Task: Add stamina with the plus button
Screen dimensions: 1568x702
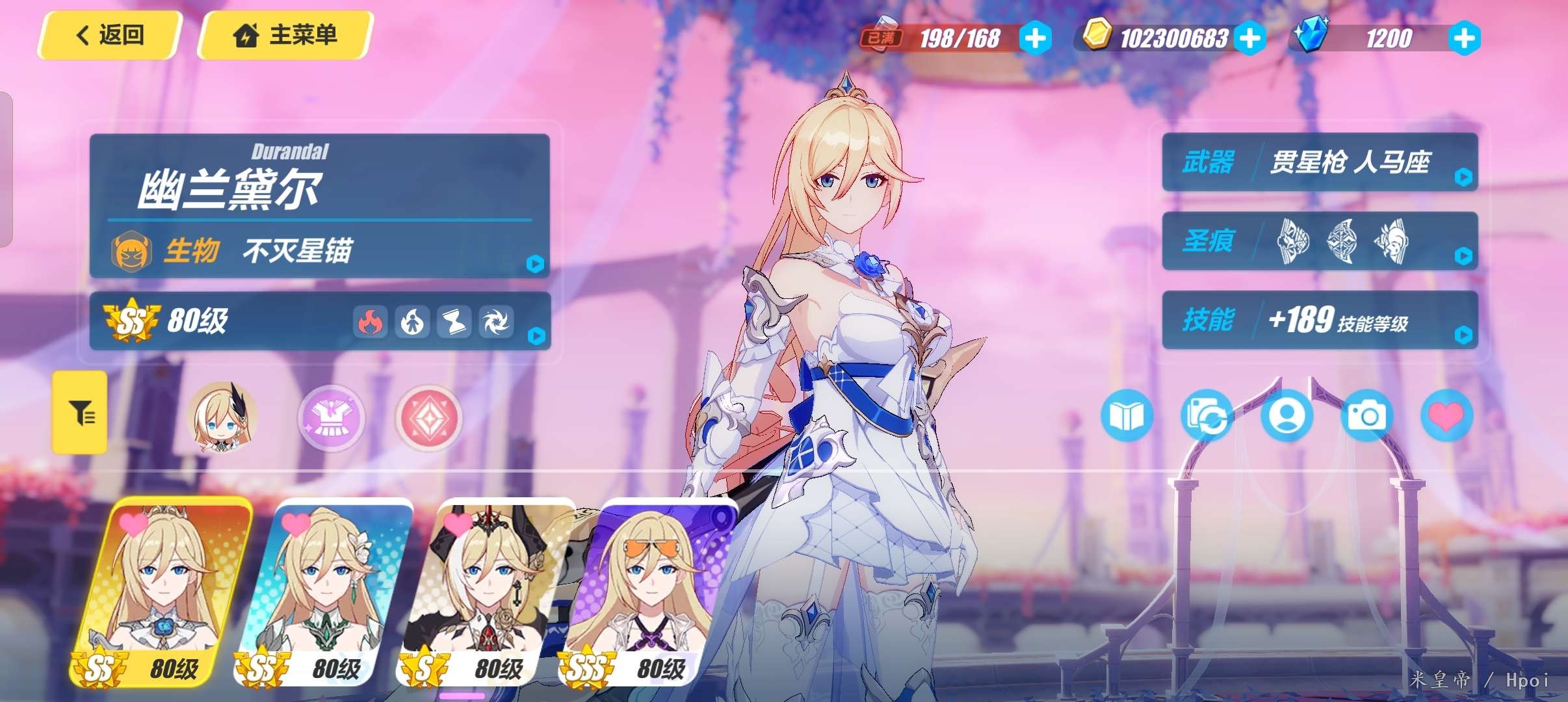Action: 1035,38
